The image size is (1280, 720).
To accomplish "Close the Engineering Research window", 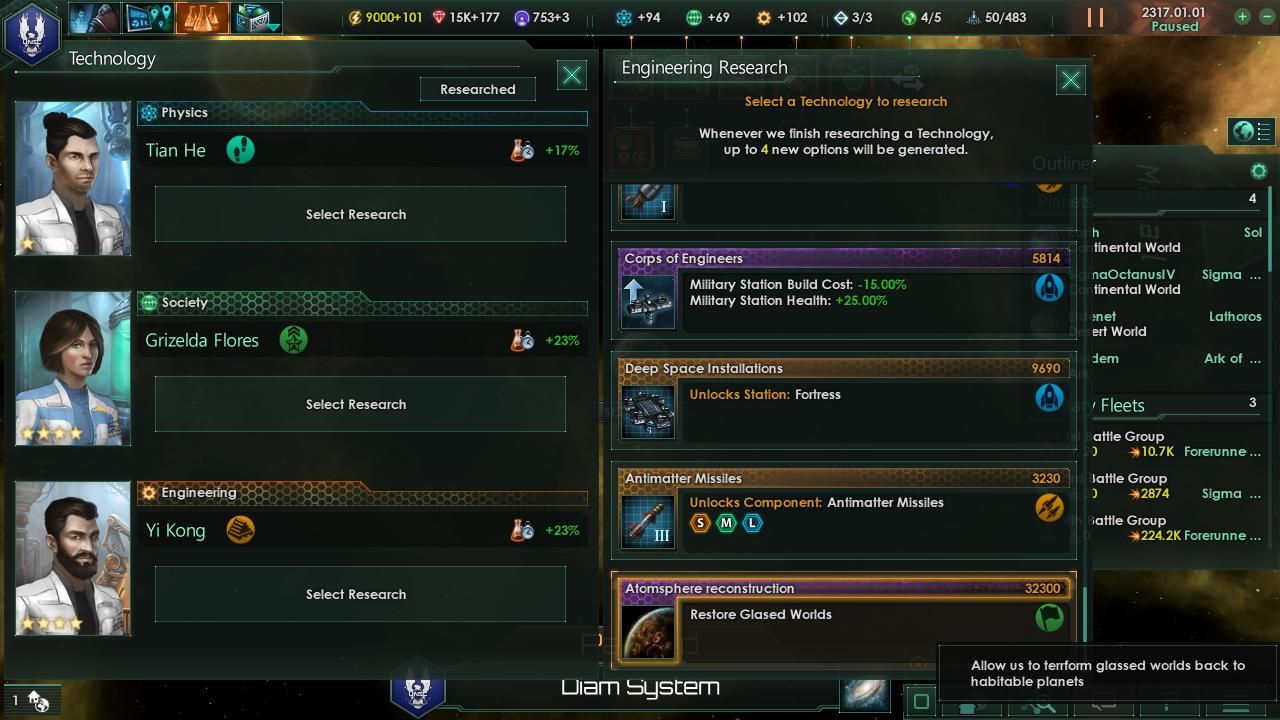I will pyautogui.click(x=1071, y=80).
